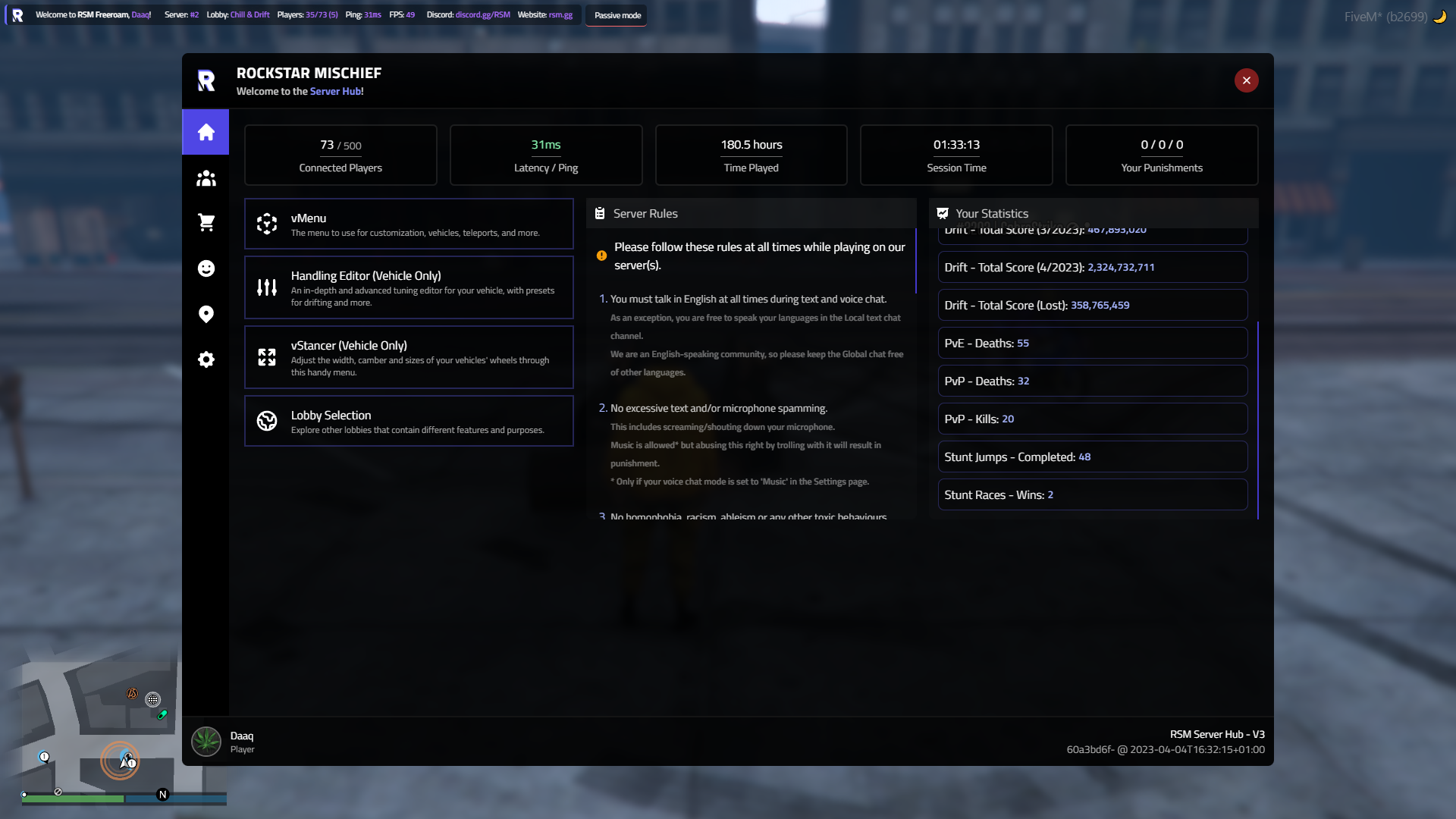1456x819 pixels.
Task: Open the discord.gg/RSM link
Action: tap(482, 14)
